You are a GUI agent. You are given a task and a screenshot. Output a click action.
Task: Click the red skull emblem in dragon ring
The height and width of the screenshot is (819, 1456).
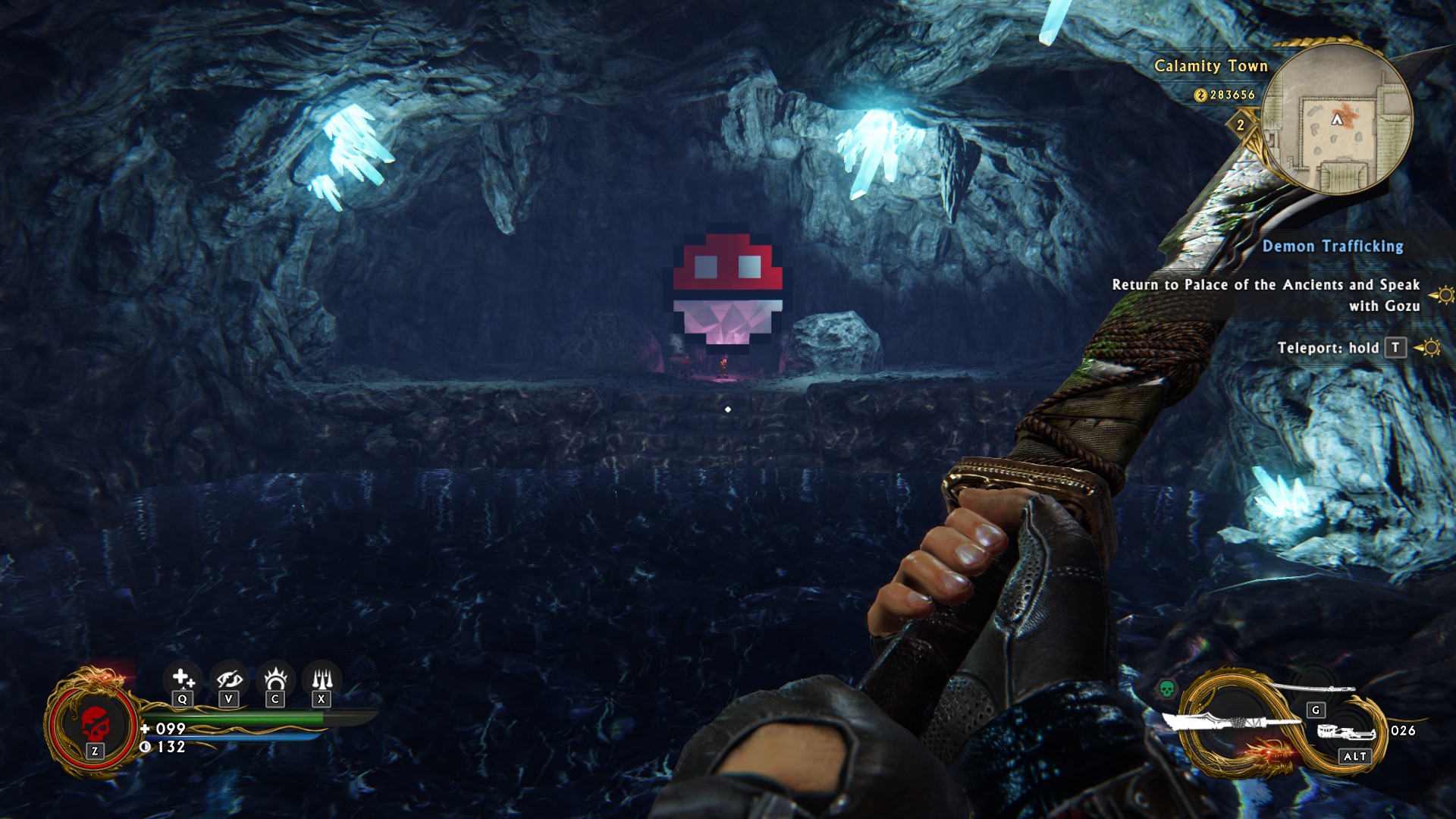(94, 723)
